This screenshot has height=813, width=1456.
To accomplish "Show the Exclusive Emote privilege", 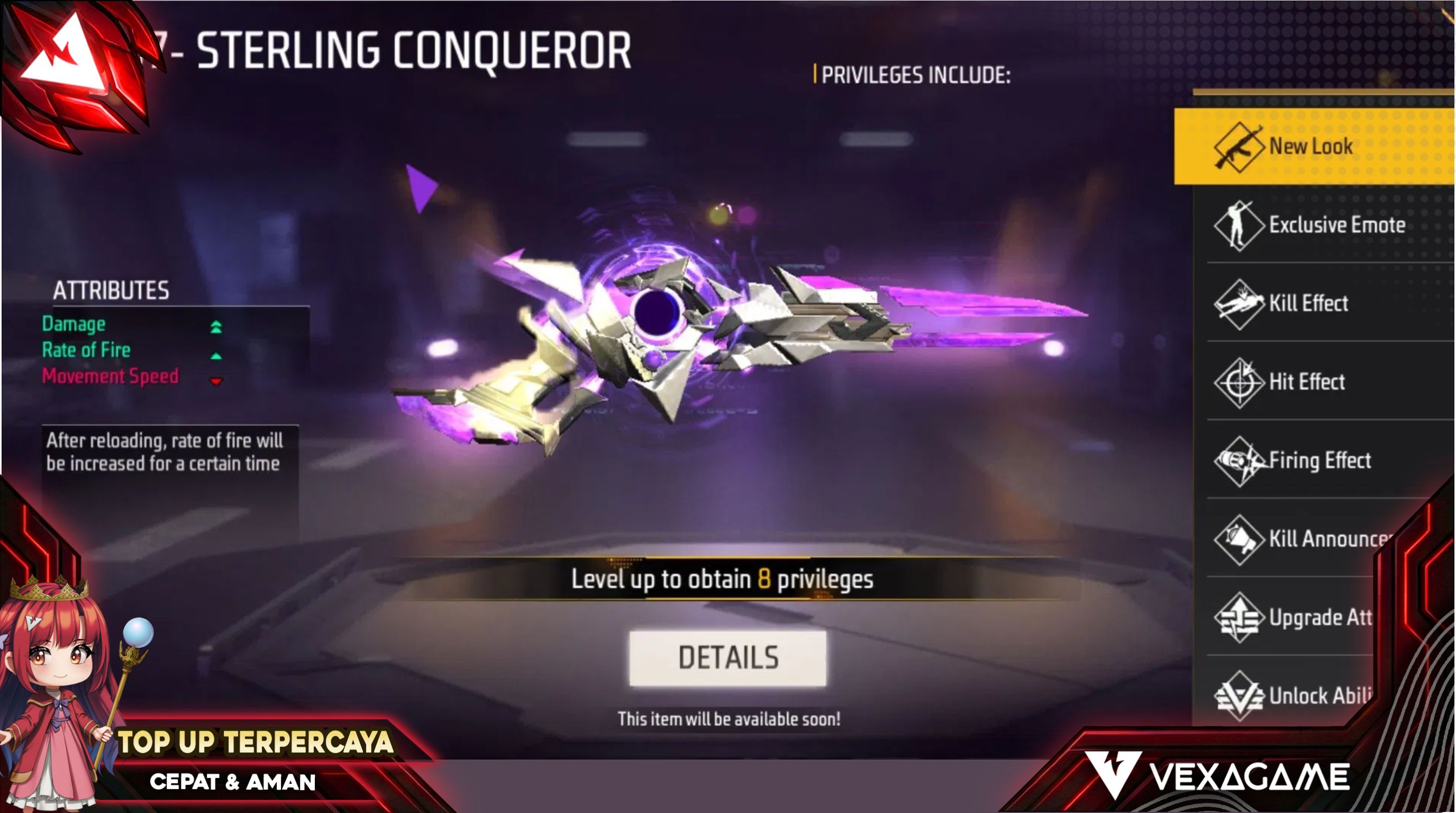I will pyautogui.click(x=1323, y=225).
